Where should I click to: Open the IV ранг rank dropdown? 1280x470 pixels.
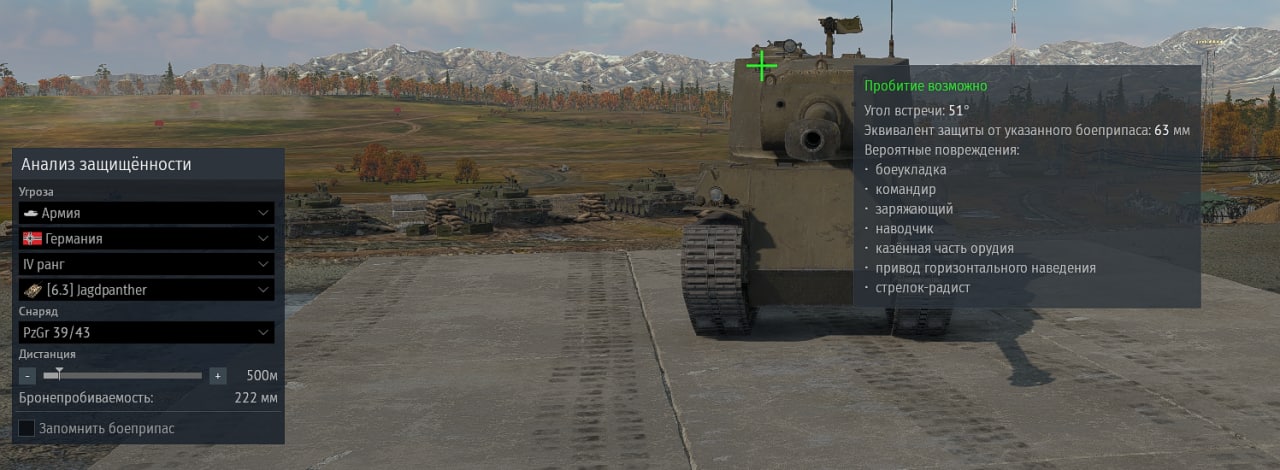[x=146, y=264]
